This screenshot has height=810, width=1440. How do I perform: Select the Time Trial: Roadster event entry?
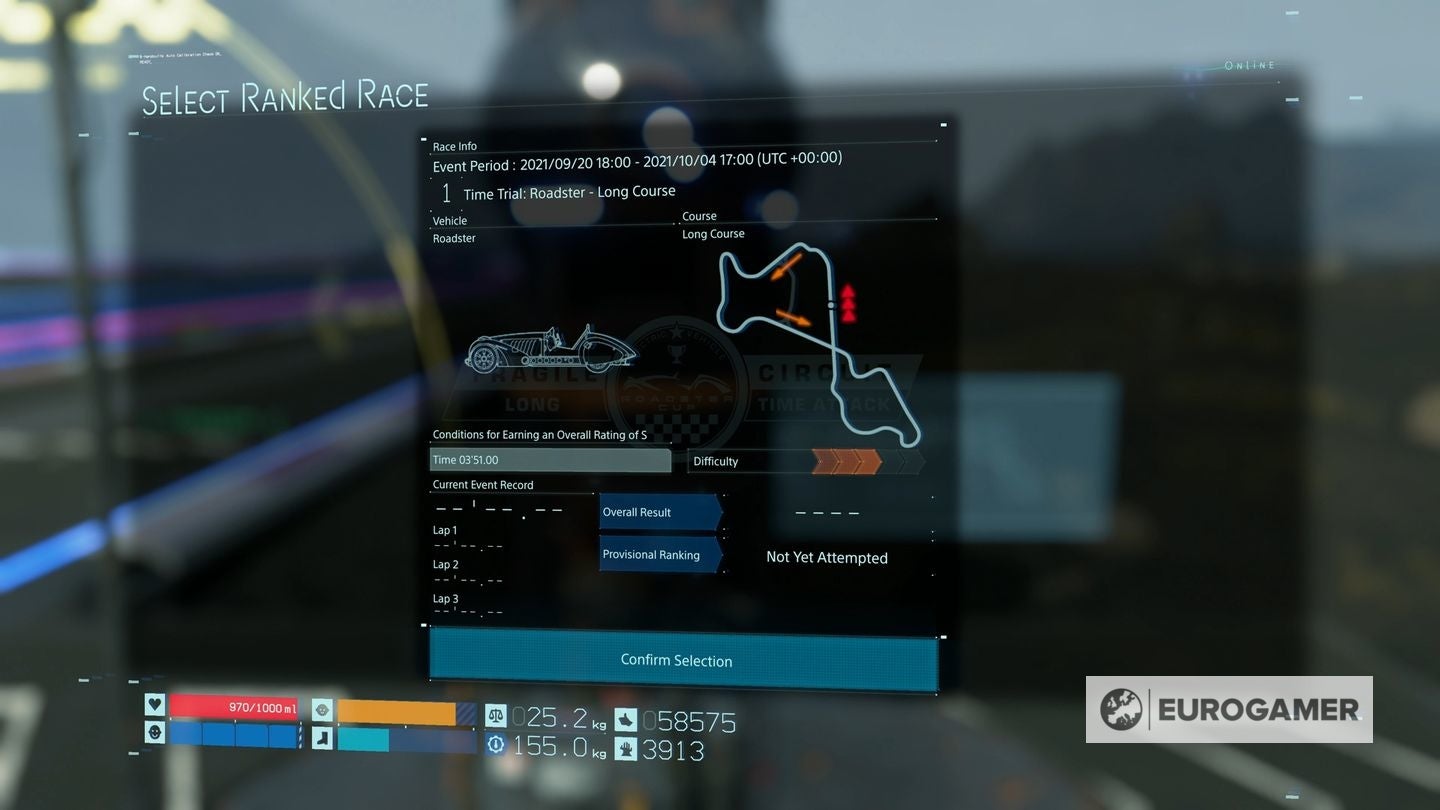(567, 191)
